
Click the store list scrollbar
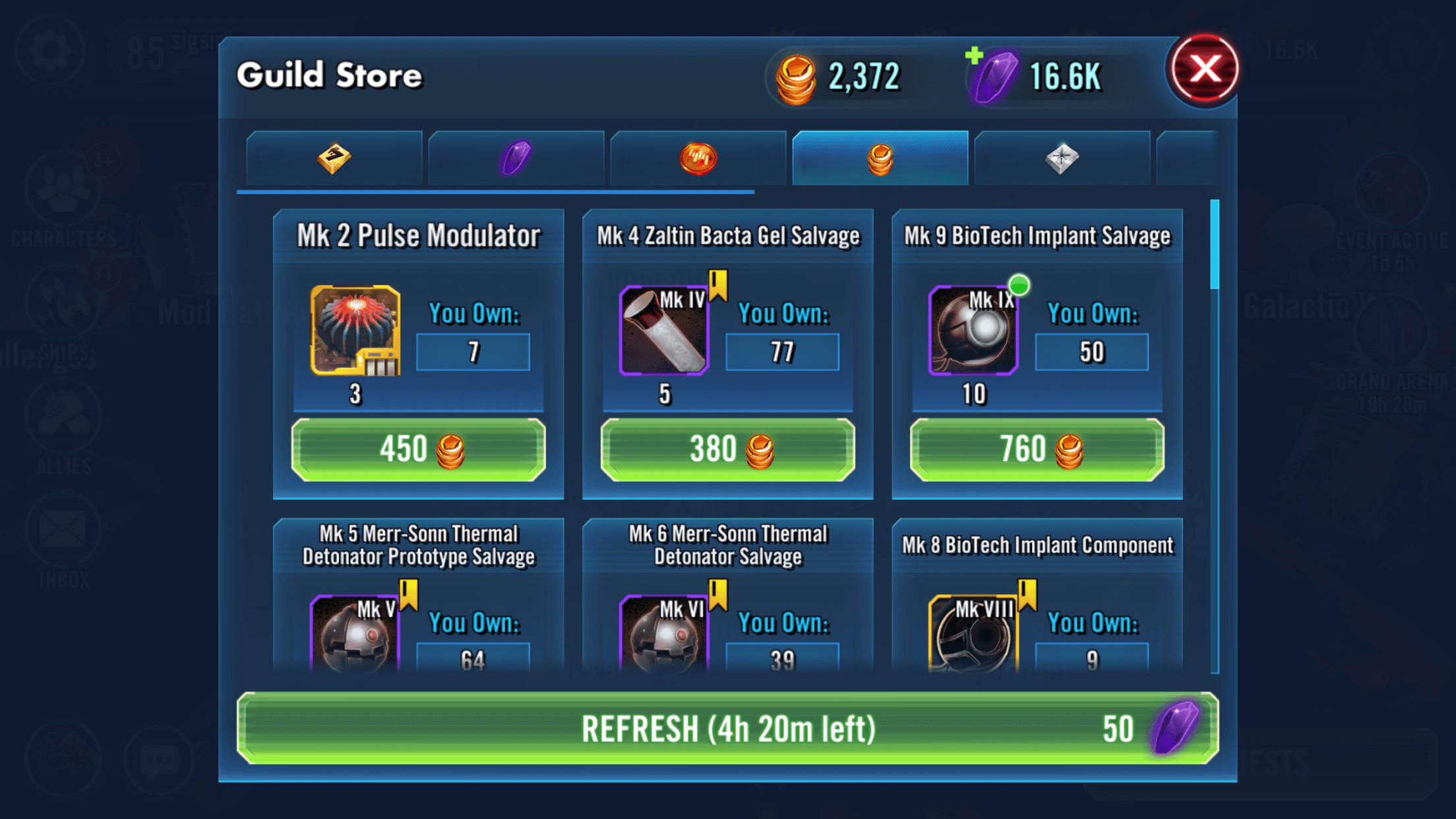1215,245
